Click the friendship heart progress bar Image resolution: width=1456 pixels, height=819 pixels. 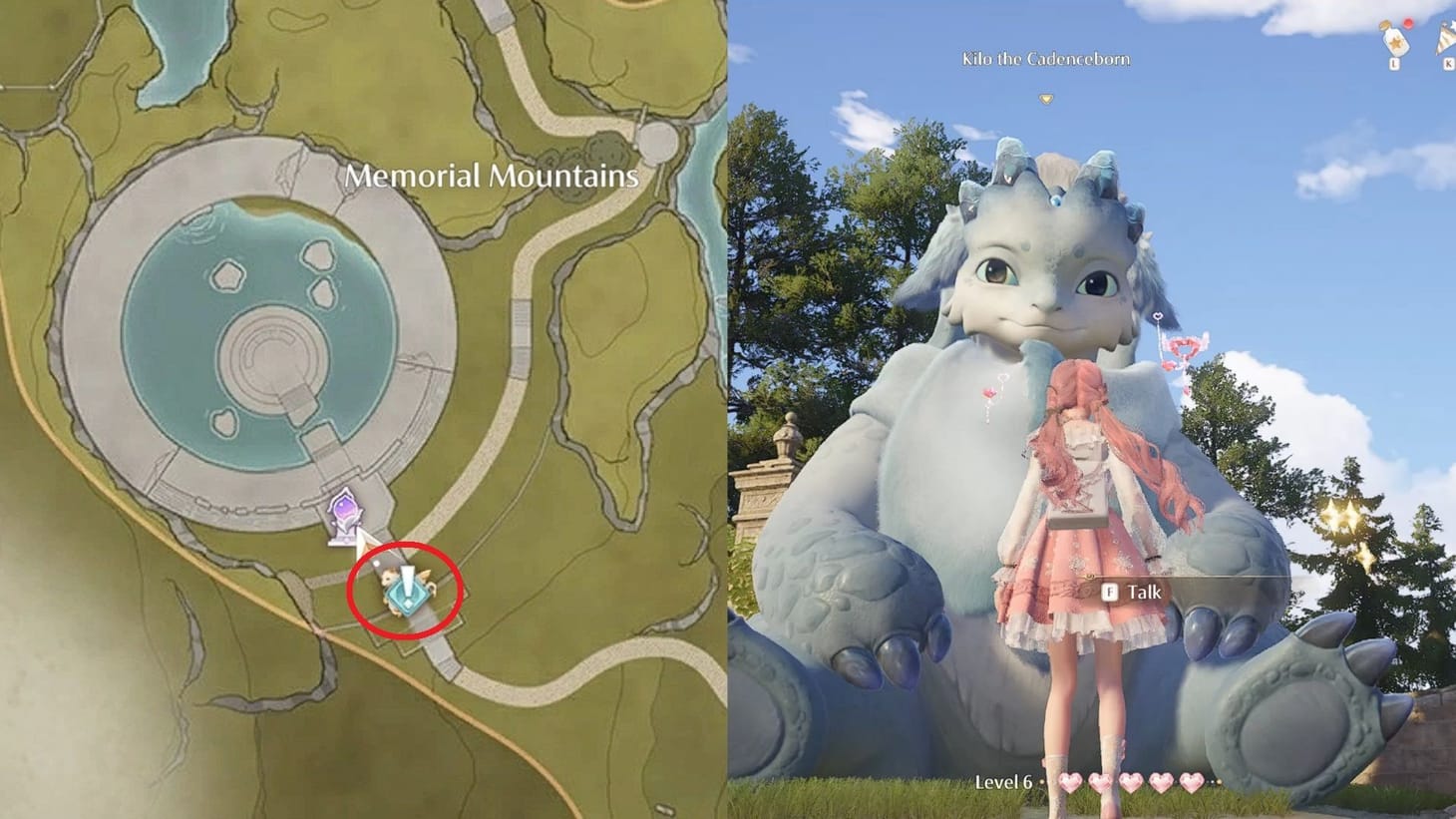(x=1132, y=783)
